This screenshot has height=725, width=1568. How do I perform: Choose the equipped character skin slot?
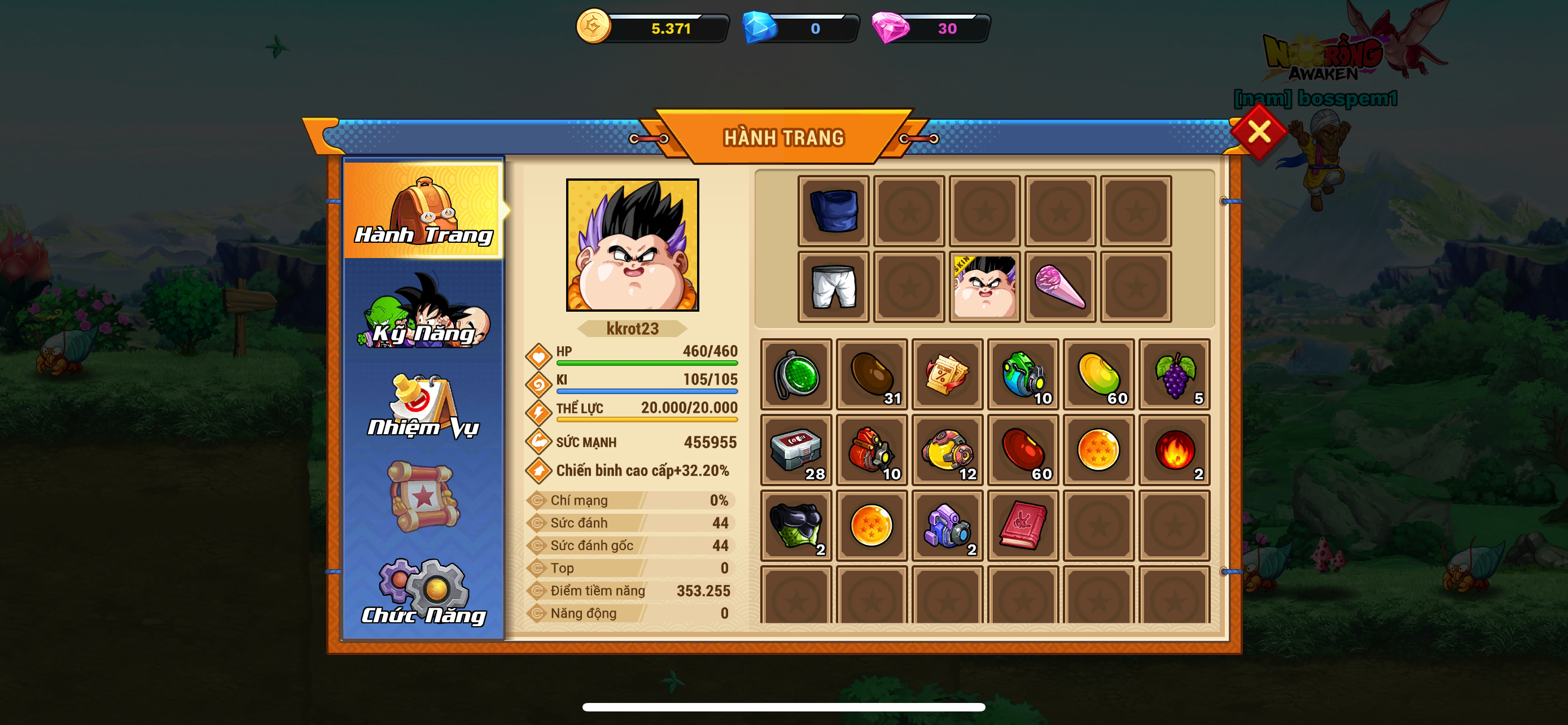click(984, 287)
